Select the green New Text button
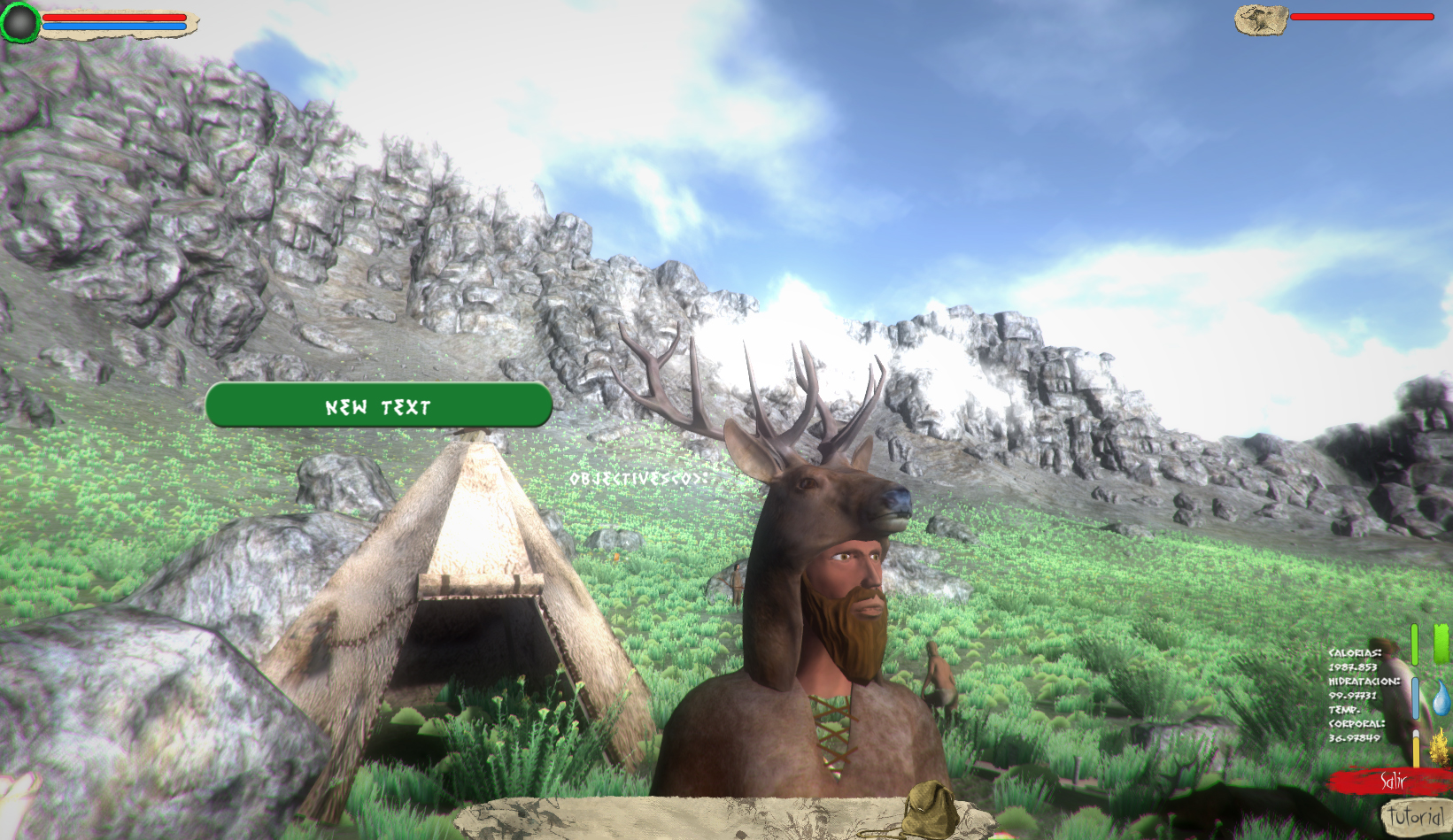The width and height of the screenshot is (1453, 840). 379,406
